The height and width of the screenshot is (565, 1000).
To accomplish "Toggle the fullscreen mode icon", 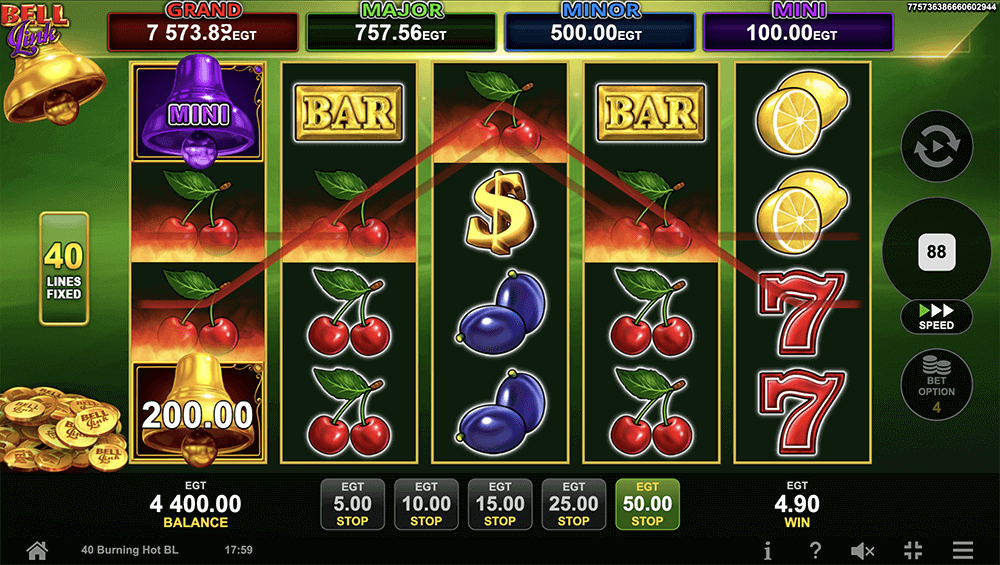I will pyautogui.click(x=912, y=550).
